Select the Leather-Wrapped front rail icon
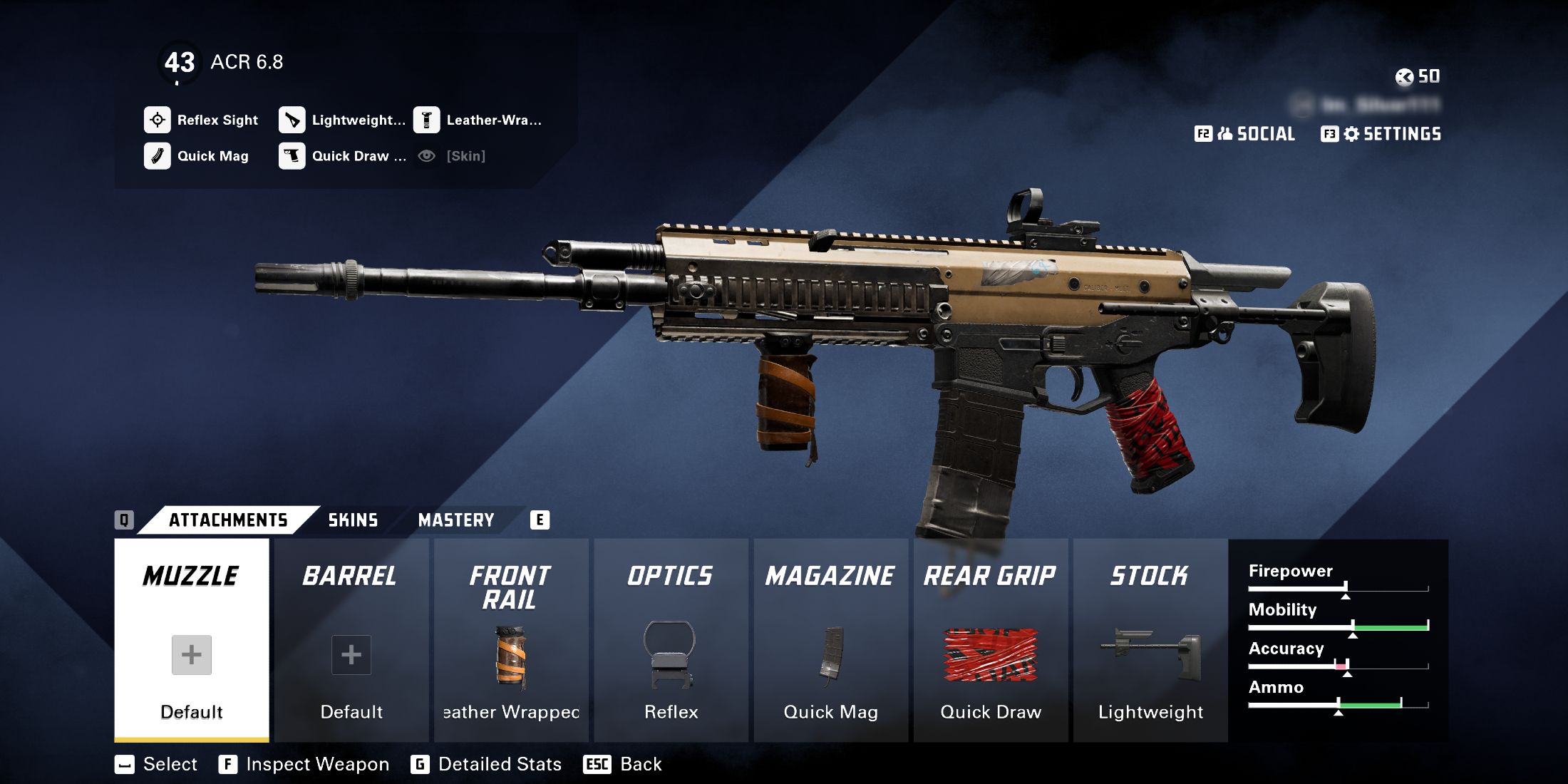 [x=426, y=120]
